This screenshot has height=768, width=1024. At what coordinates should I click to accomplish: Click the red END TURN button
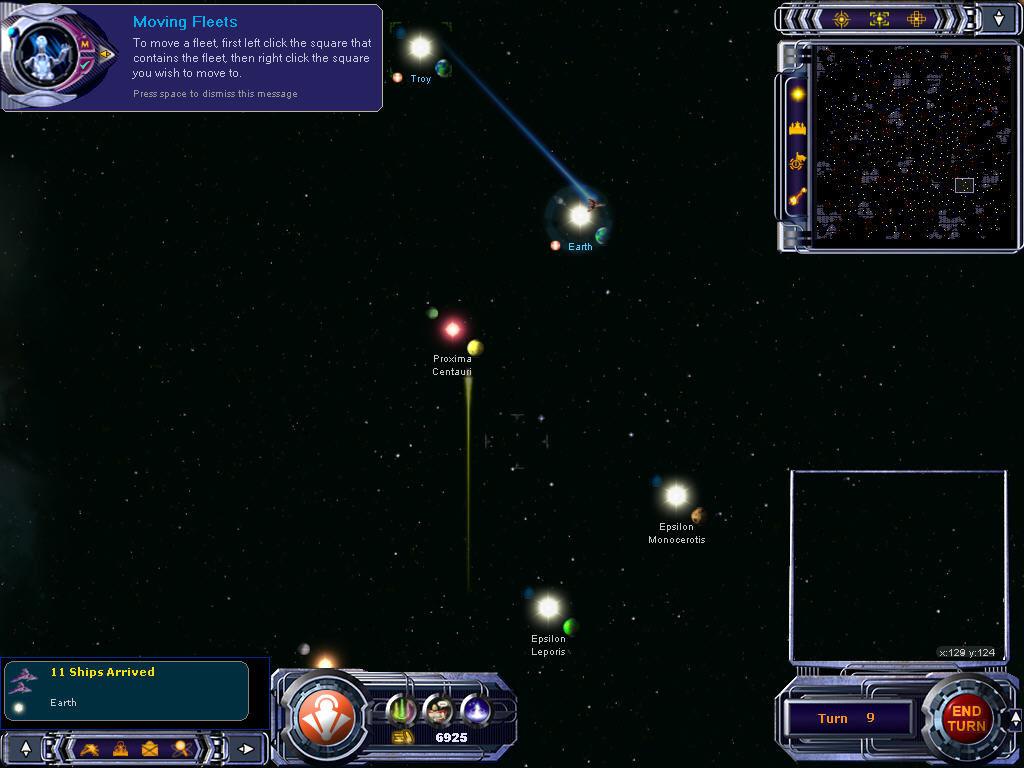965,718
